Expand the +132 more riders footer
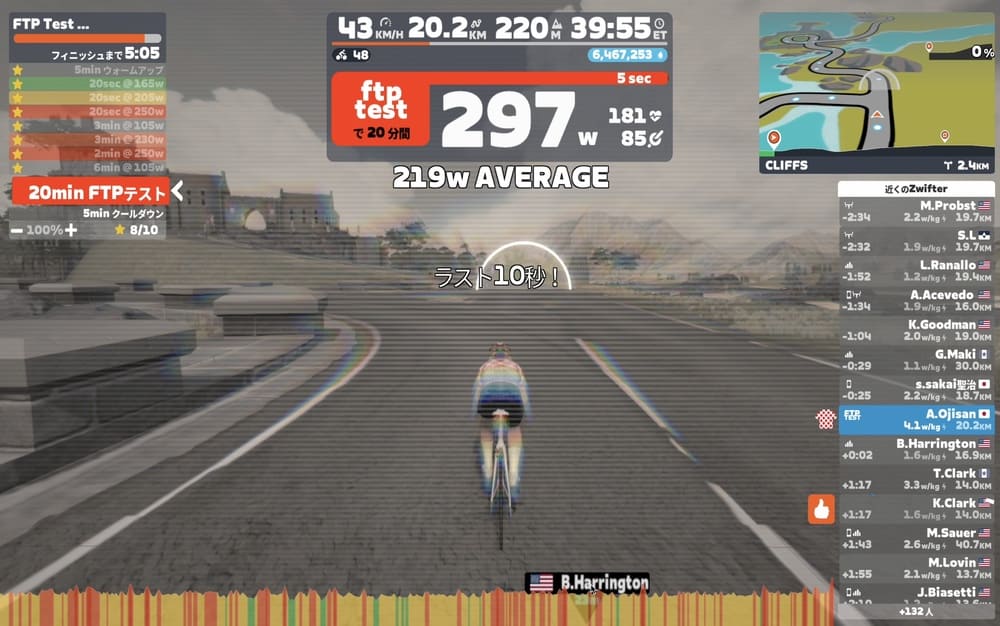 [x=916, y=610]
